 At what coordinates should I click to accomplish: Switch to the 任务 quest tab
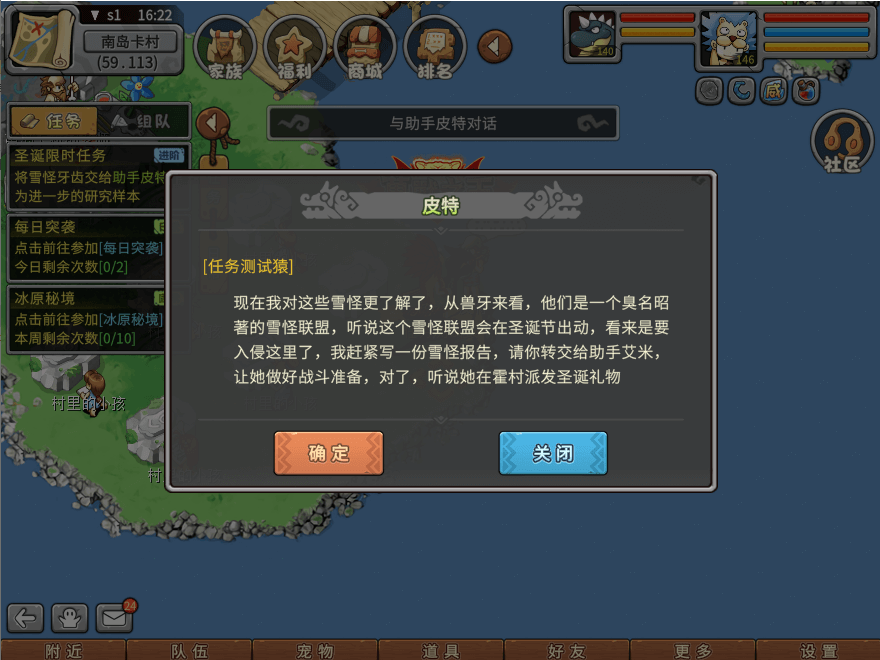[x=53, y=121]
